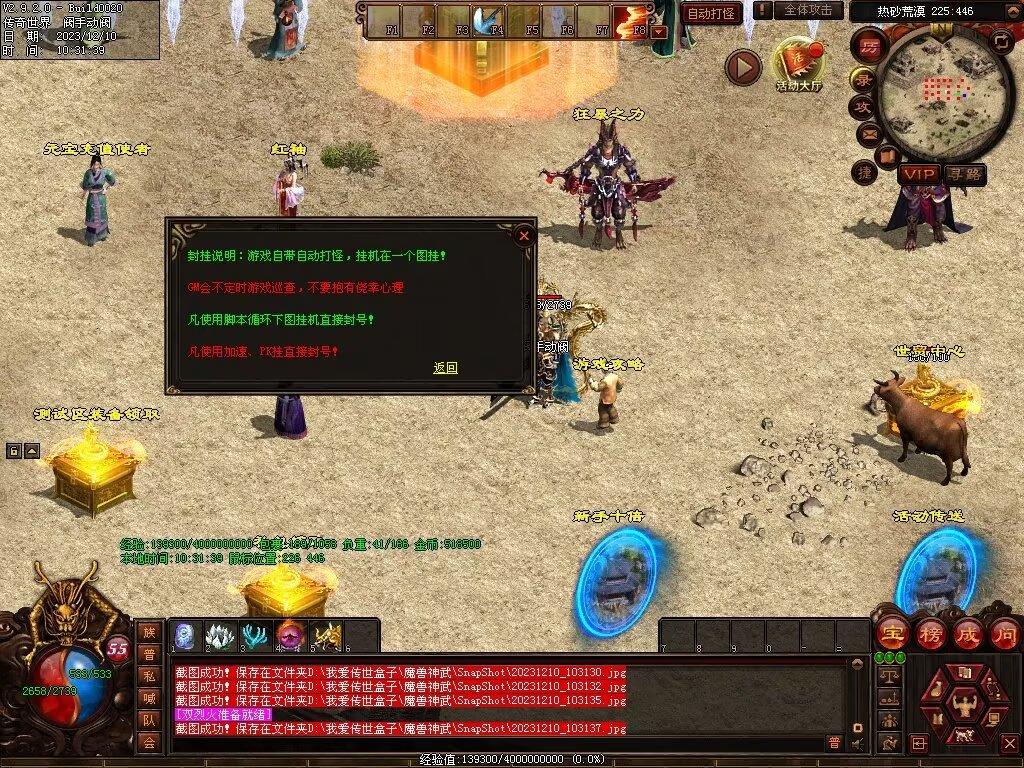
Task: Select the 全体攻击 attack mode button
Action: pos(807,10)
